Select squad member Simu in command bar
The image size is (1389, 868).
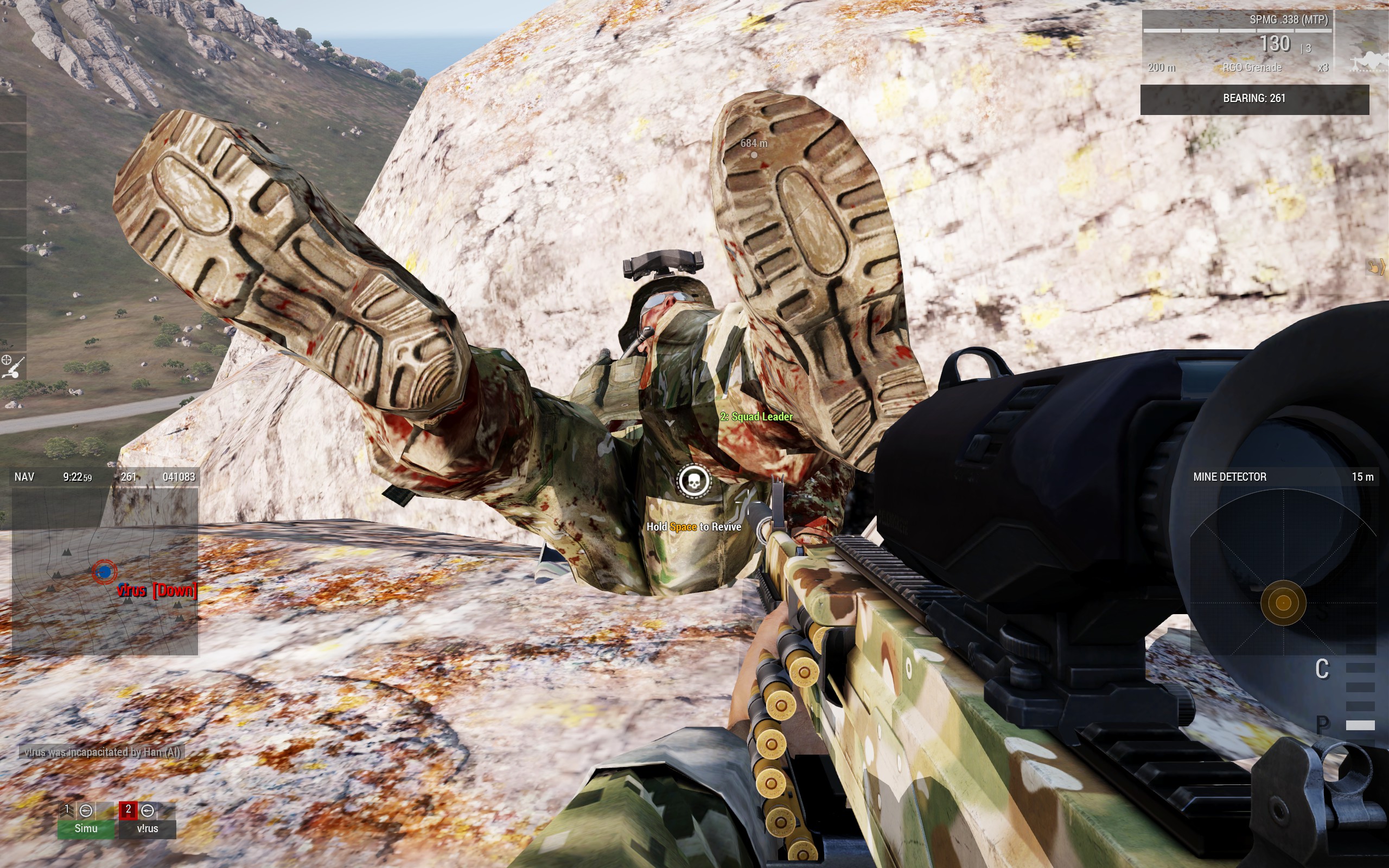click(x=86, y=820)
